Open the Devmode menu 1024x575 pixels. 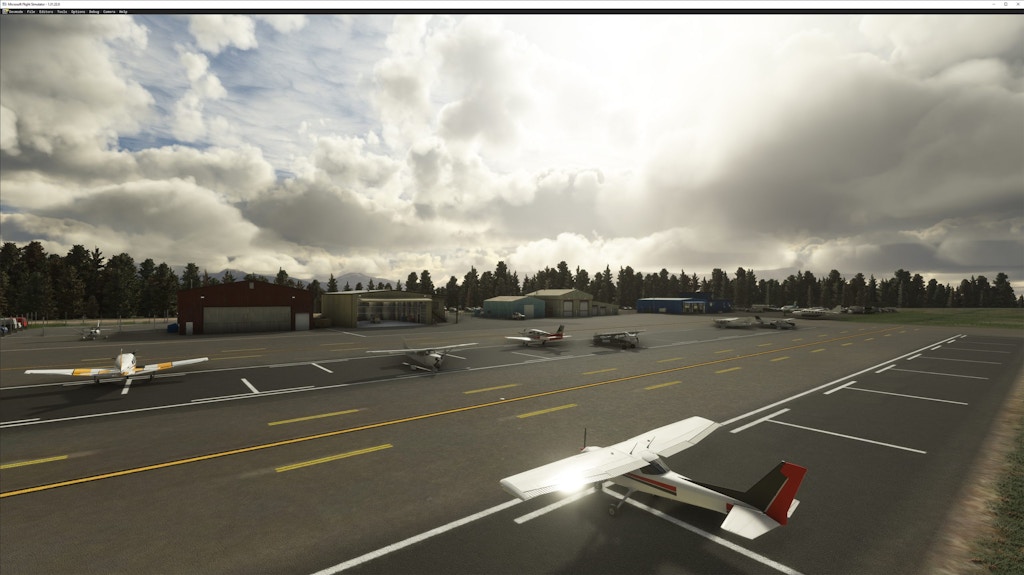[x=15, y=11]
